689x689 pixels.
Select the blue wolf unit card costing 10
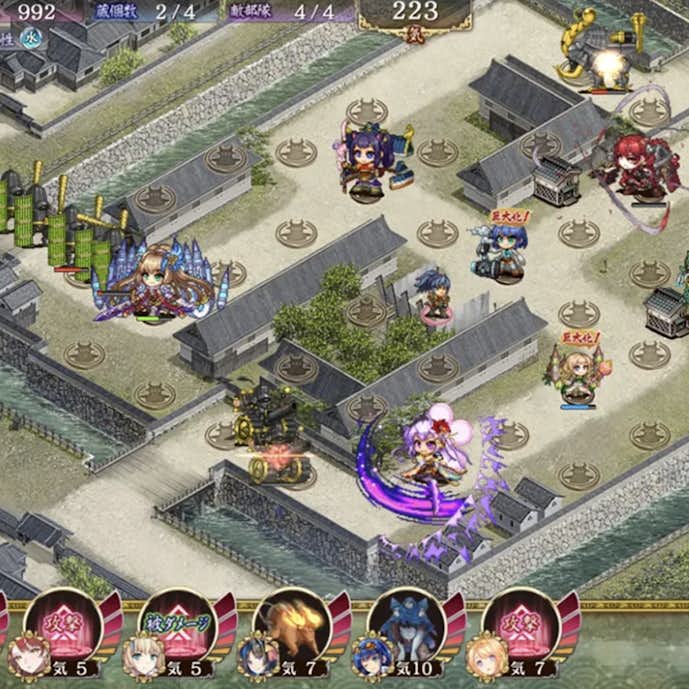[407, 630]
